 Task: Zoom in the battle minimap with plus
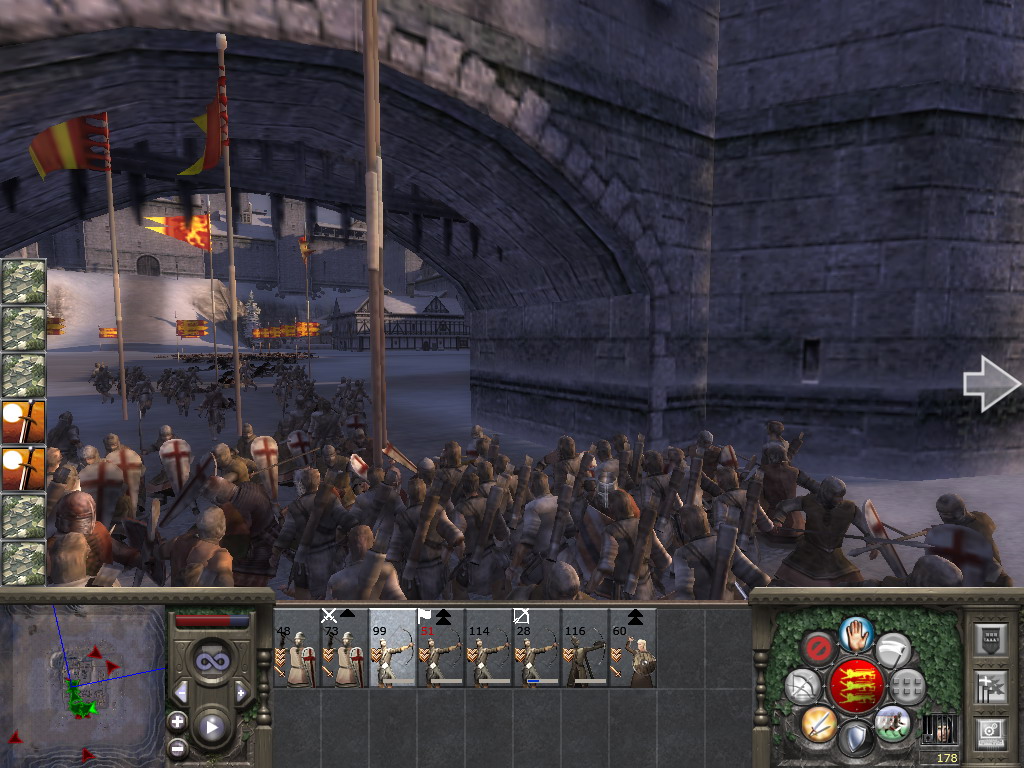[x=177, y=721]
